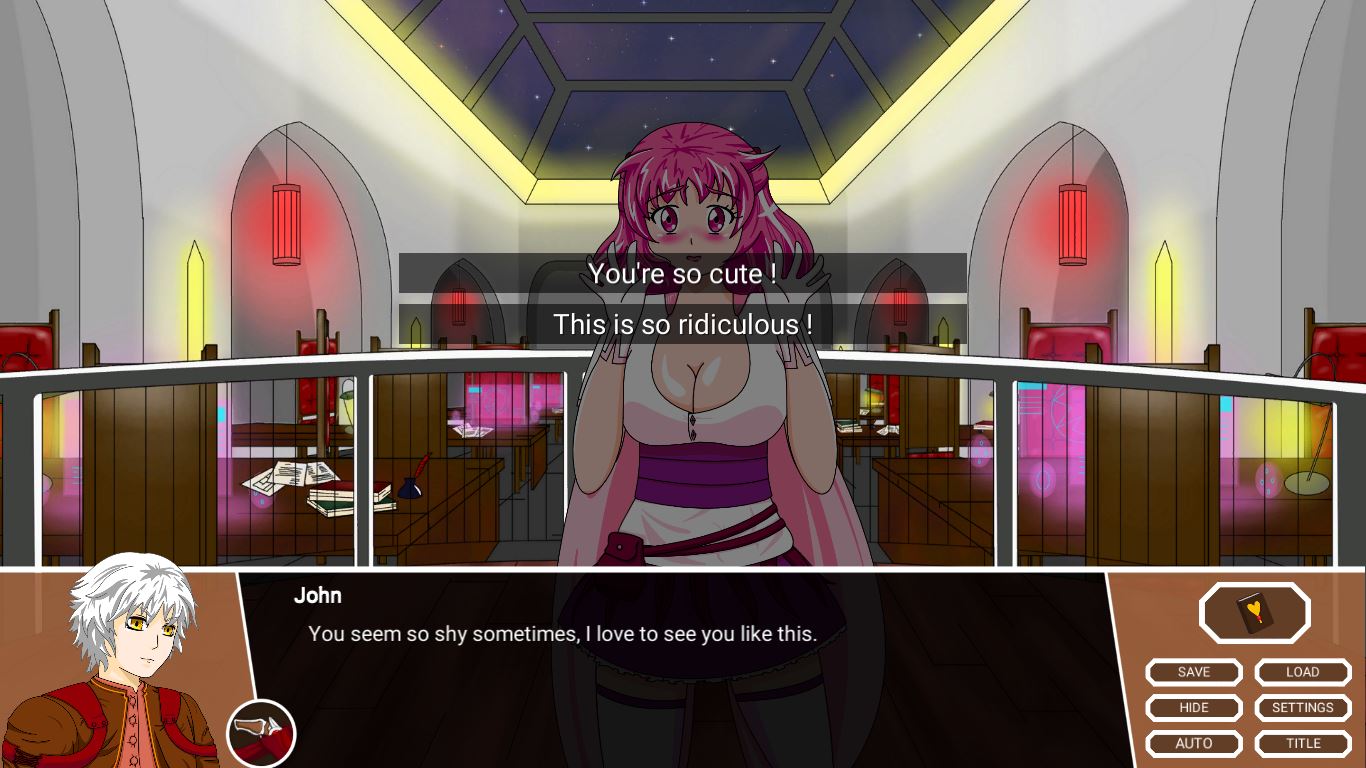1366x768 pixels.
Task: Open the Load game menu
Action: pyautogui.click(x=1302, y=672)
